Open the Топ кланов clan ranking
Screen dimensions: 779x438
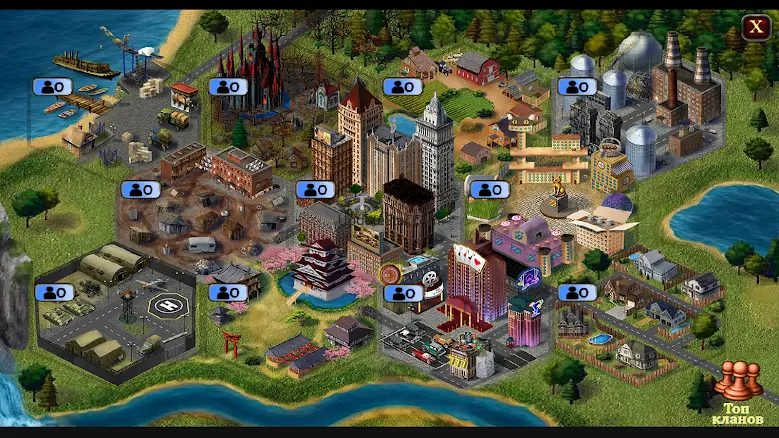click(739, 395)
